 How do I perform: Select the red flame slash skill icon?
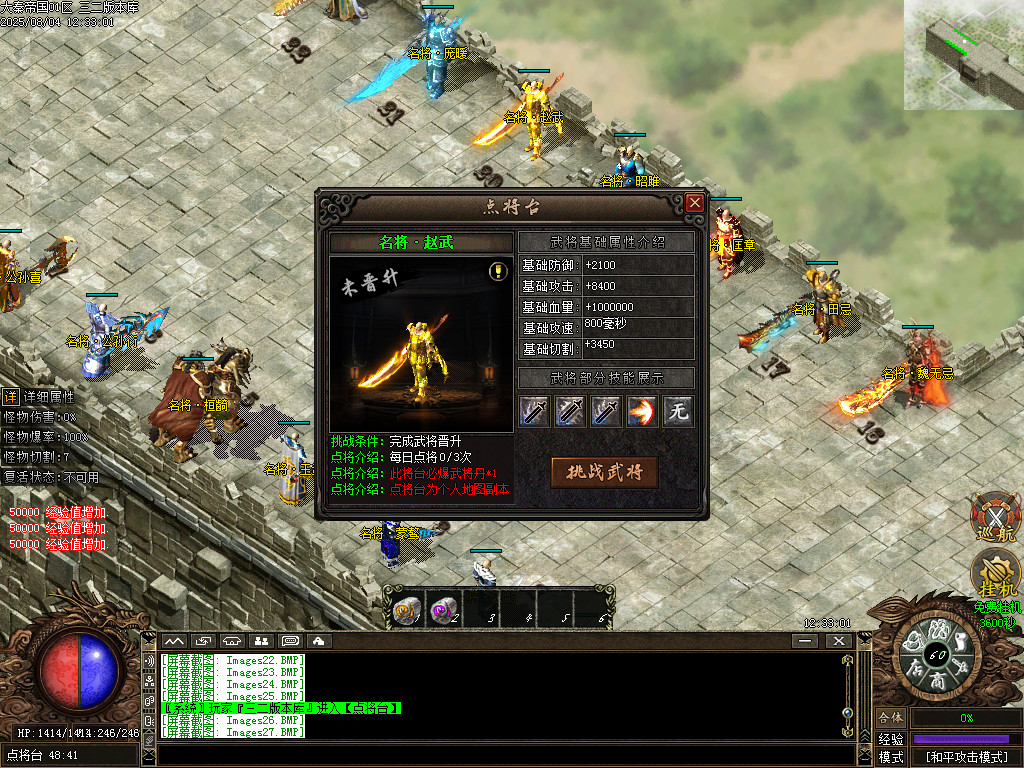click(641, 411)
